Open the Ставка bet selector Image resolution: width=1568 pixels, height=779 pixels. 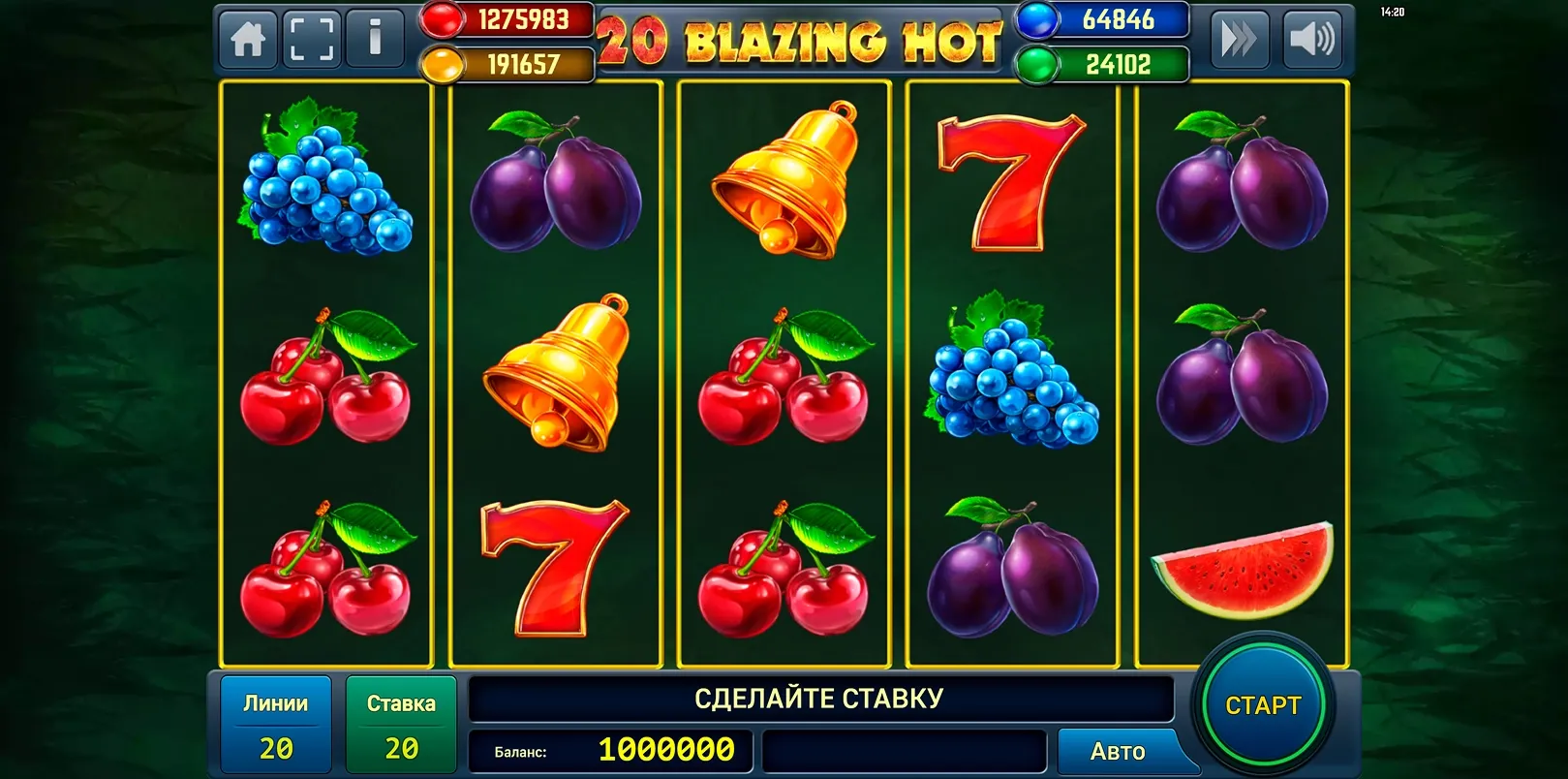pos(401,722)
